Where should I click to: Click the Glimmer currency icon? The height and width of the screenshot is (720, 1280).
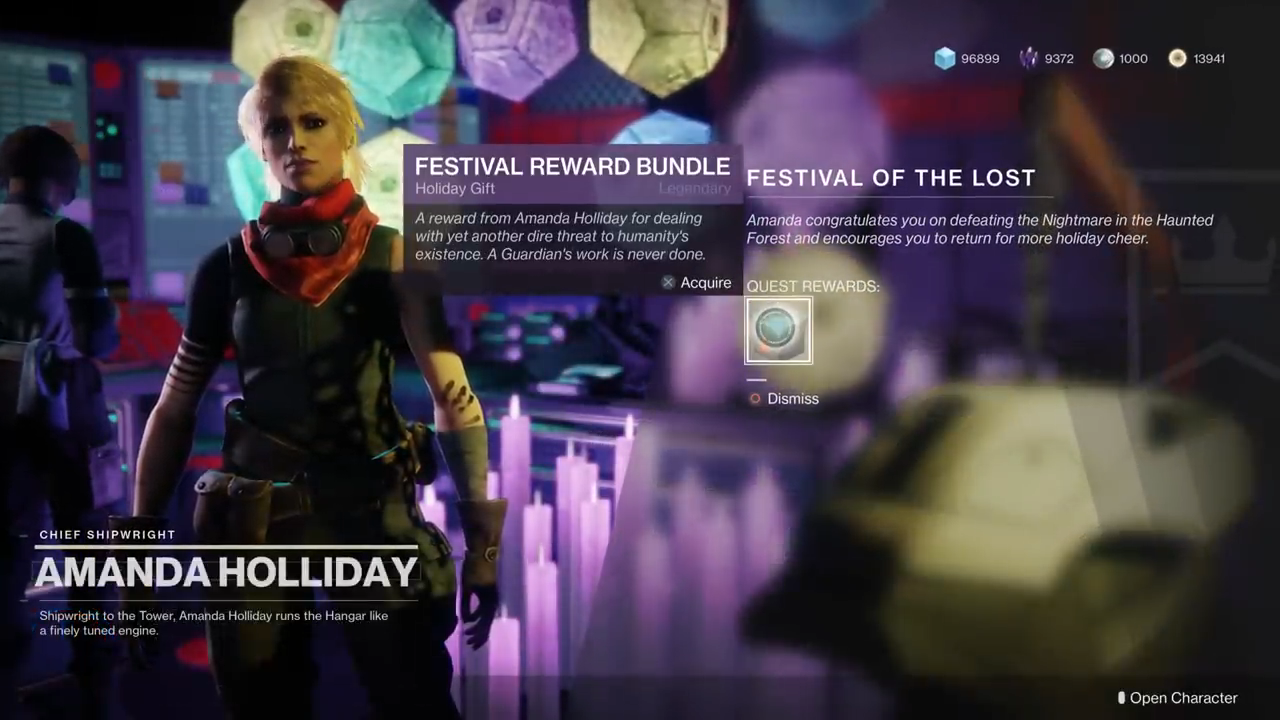point(945,58)
